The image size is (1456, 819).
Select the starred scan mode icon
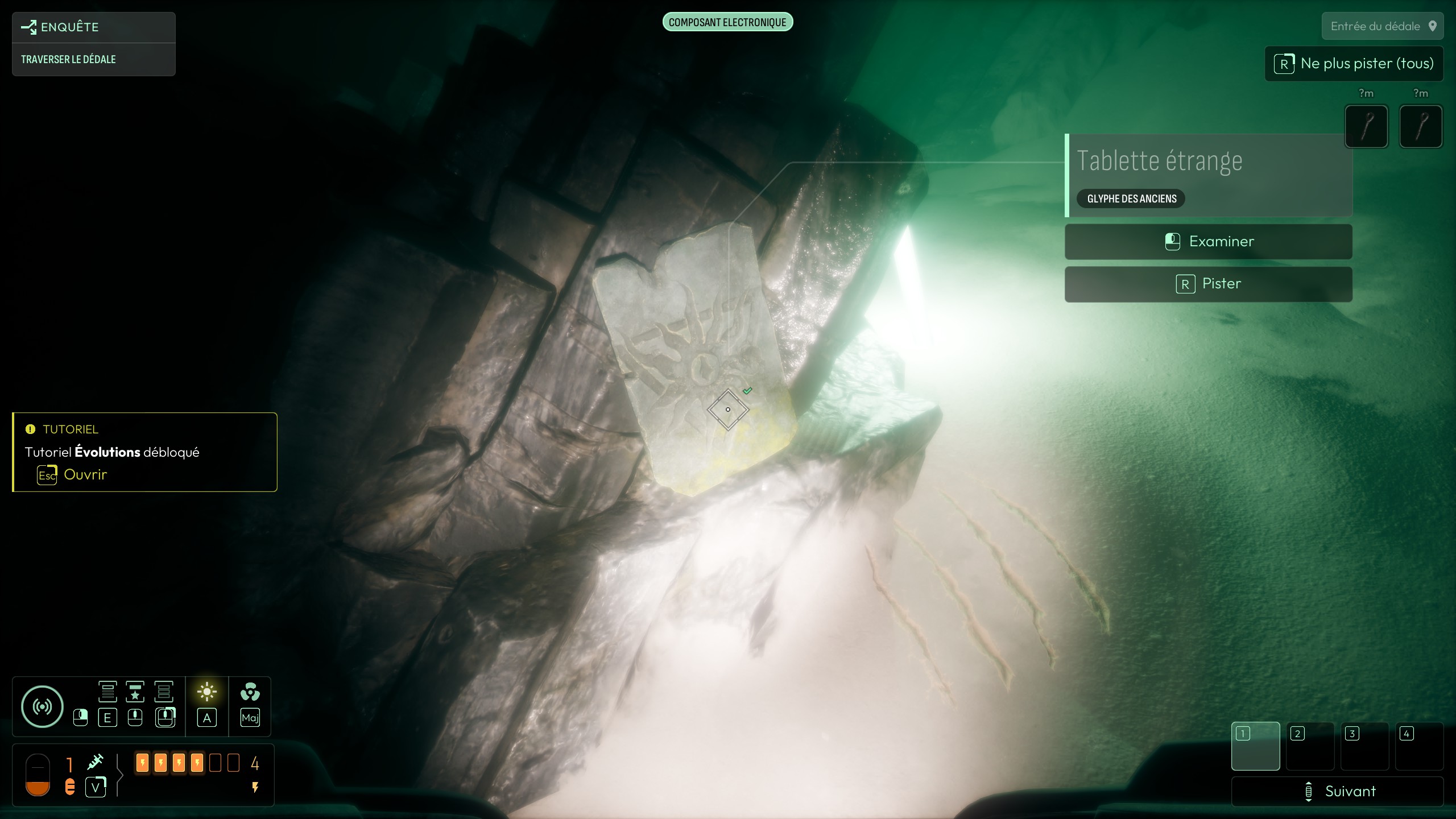coord(135,692)
